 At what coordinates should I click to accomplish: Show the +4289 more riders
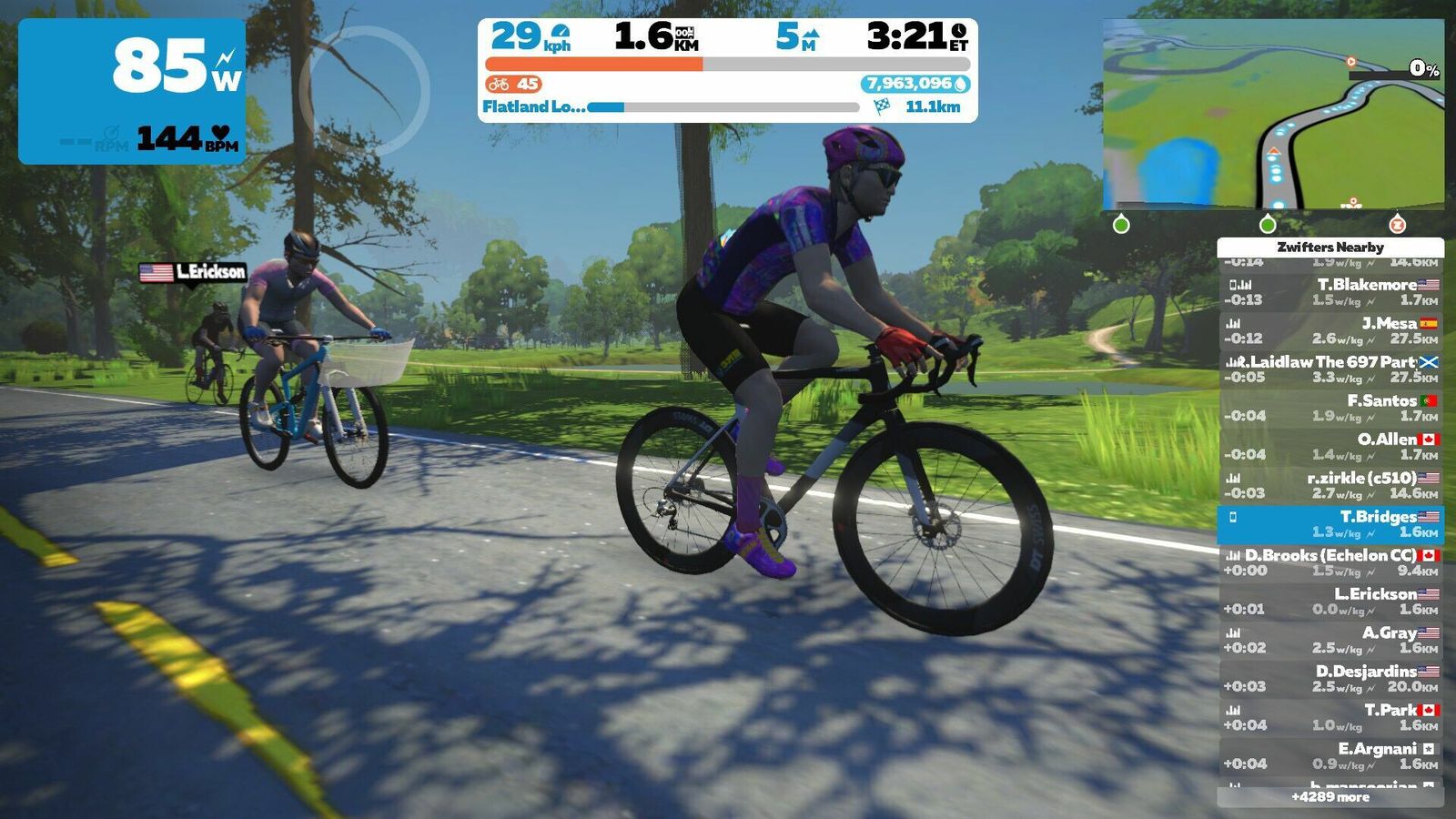tap(1330, 797)
